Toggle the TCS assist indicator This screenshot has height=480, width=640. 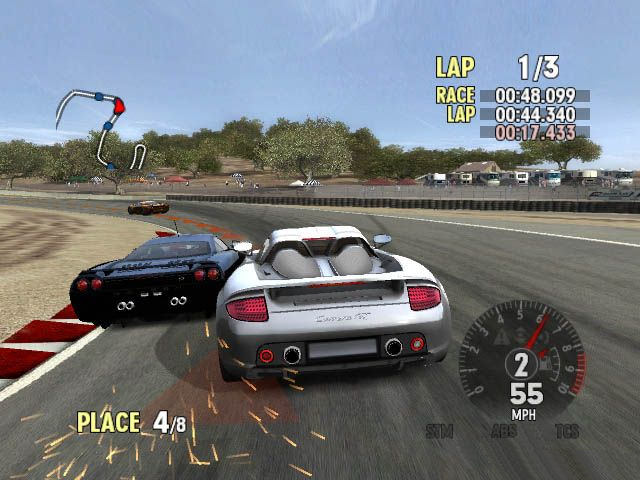point(568,432)
